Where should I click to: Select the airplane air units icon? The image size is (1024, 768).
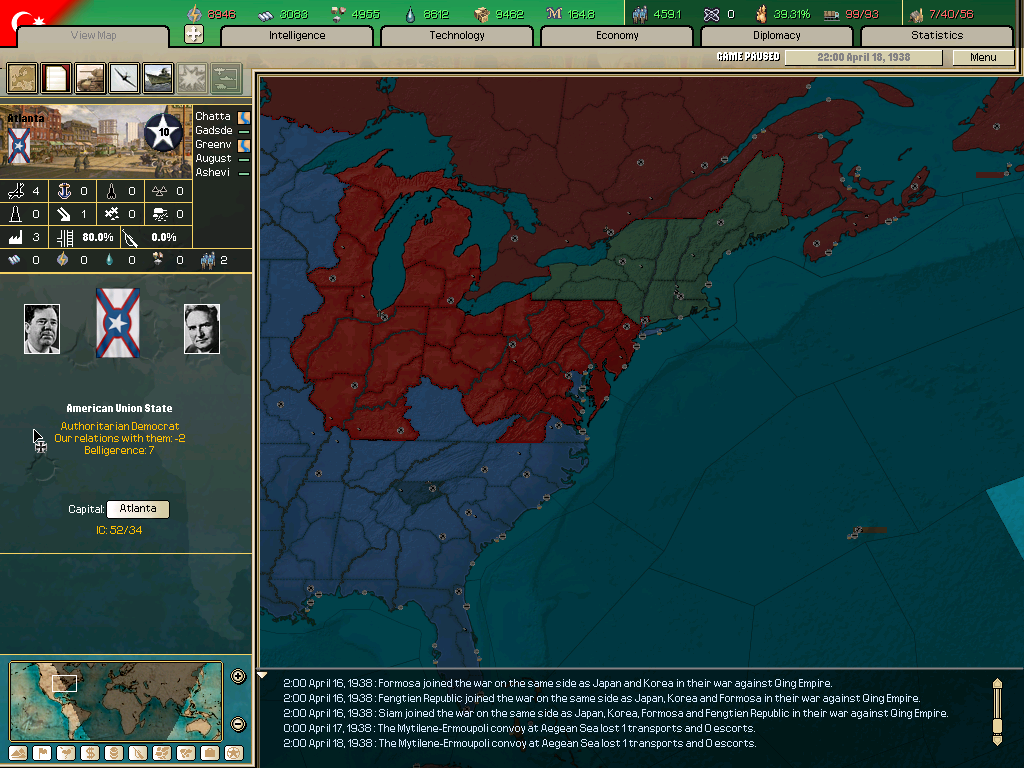[124, 77]
